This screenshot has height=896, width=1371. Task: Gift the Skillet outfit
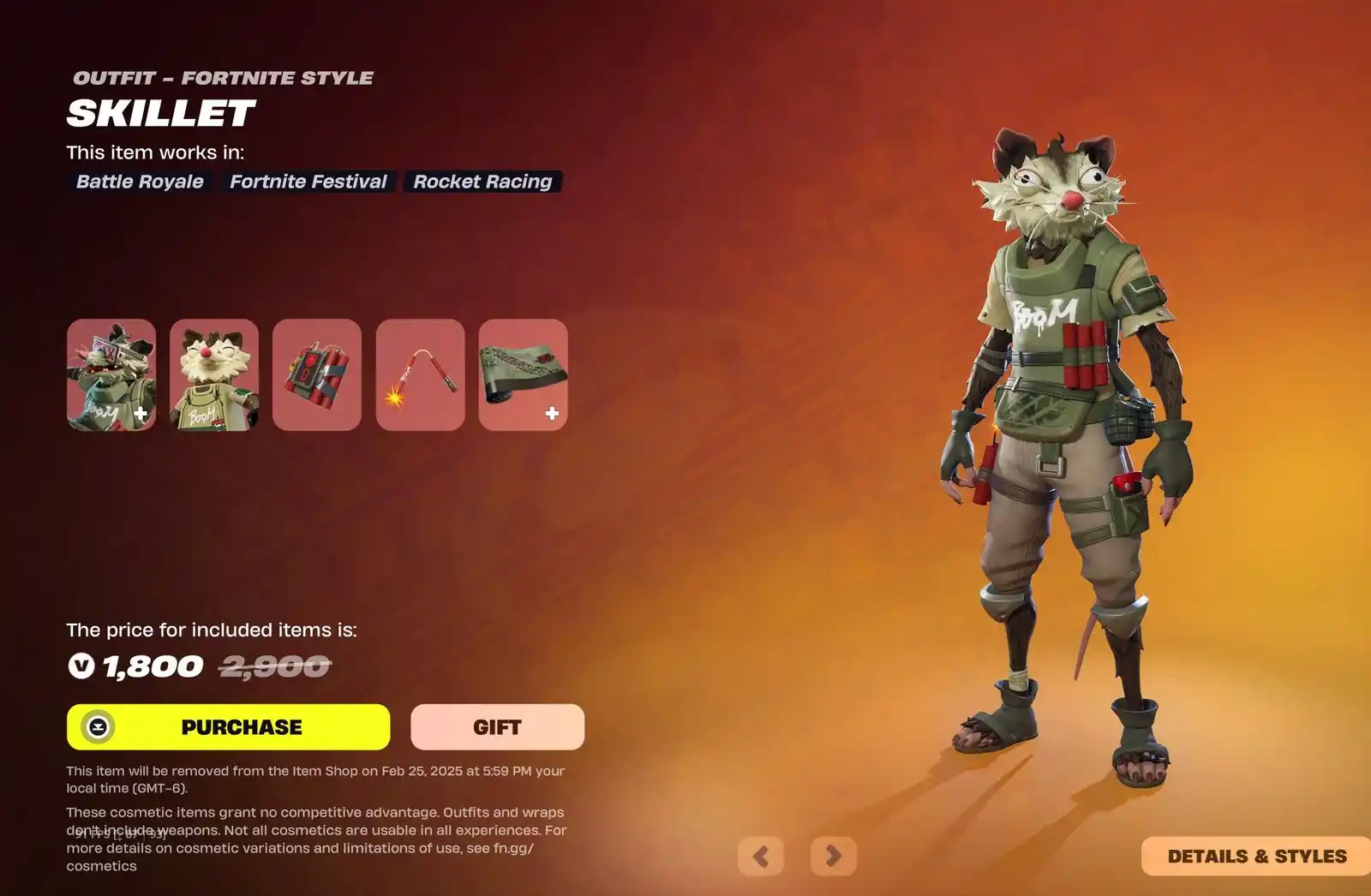click(497, 727)
